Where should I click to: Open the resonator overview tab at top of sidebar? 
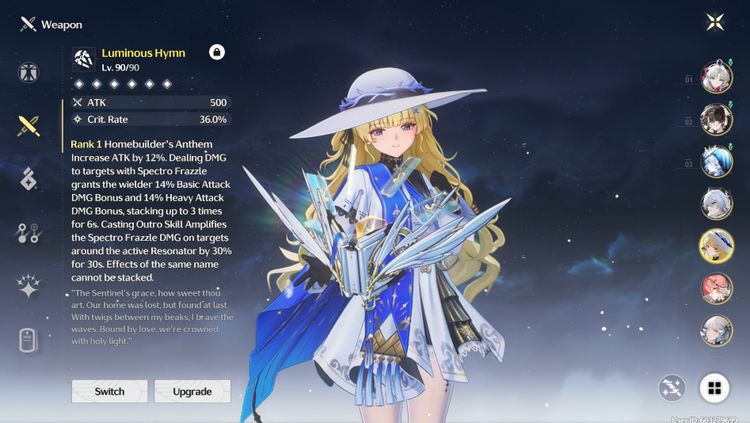click(x=28, y=72)
